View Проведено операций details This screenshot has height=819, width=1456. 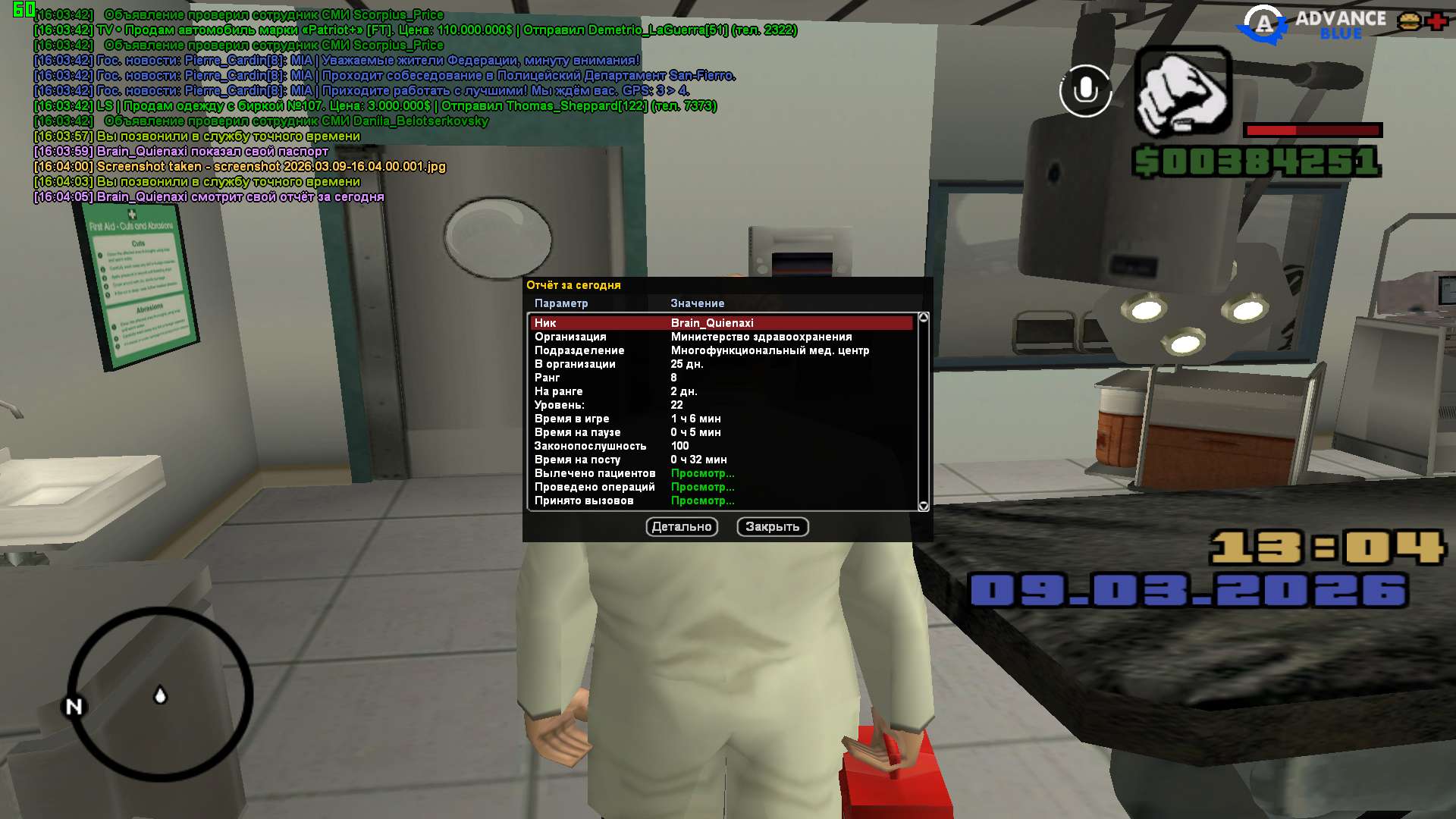point(702,487)
